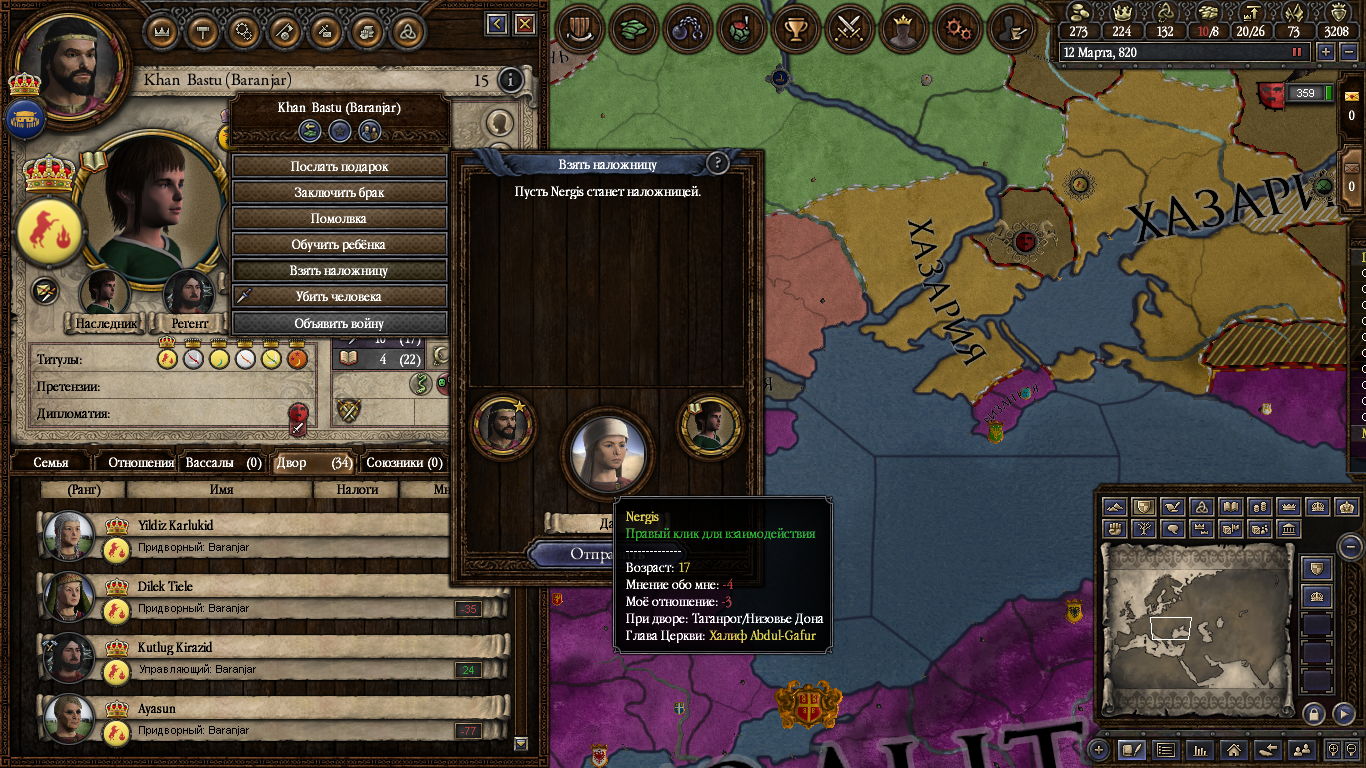This screenshot has height=768, width=1366.
Task: Sort the court list by "Налоги" column
Action: (356, 490)
